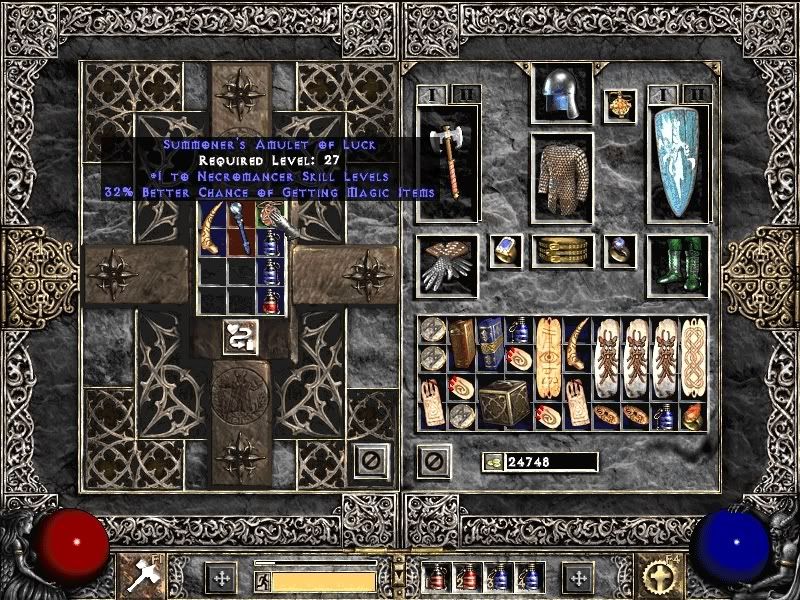Select the blue tome in the inventory
Viewport: 800px width, 600px height.
490,344
